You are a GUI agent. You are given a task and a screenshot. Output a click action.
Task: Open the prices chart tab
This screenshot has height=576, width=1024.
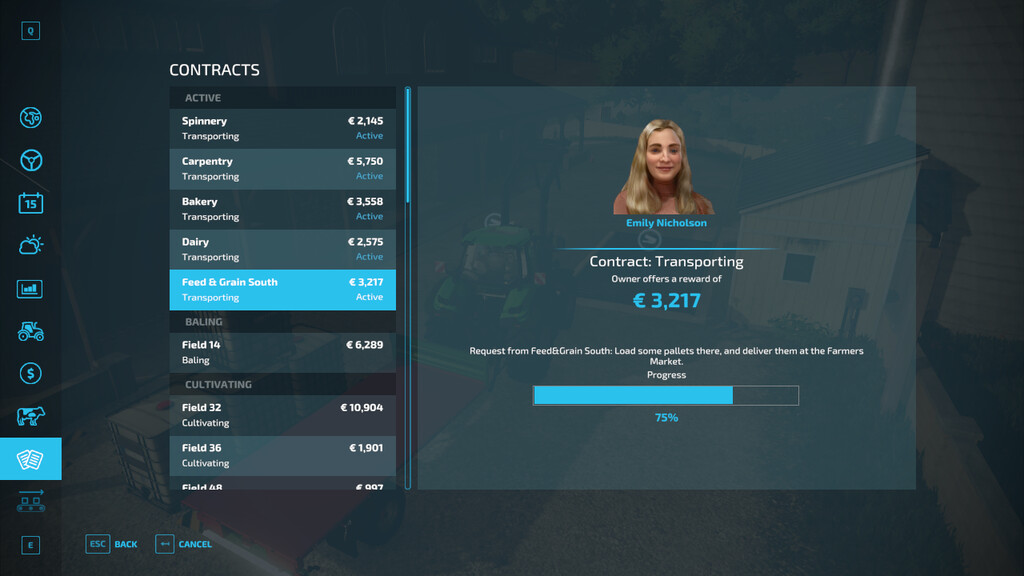[x=31, y=289]
